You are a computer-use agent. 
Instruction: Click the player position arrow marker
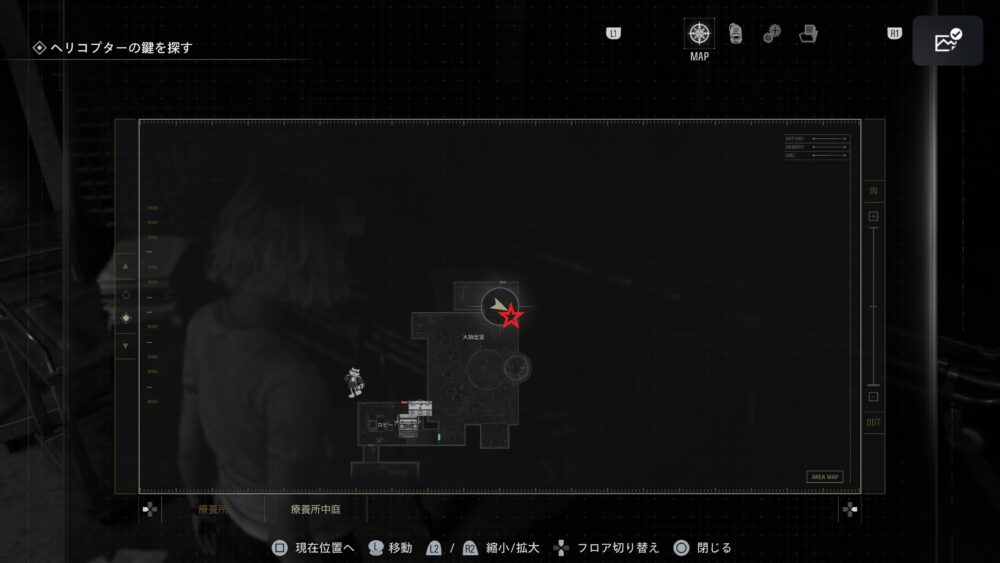497,304
